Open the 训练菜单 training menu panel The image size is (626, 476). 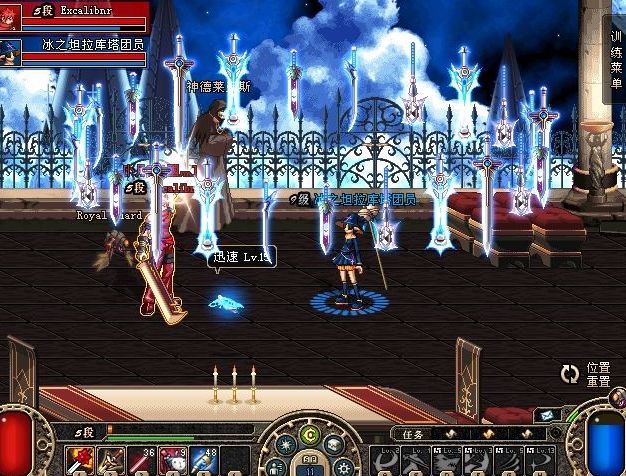(x=616, y=60)
